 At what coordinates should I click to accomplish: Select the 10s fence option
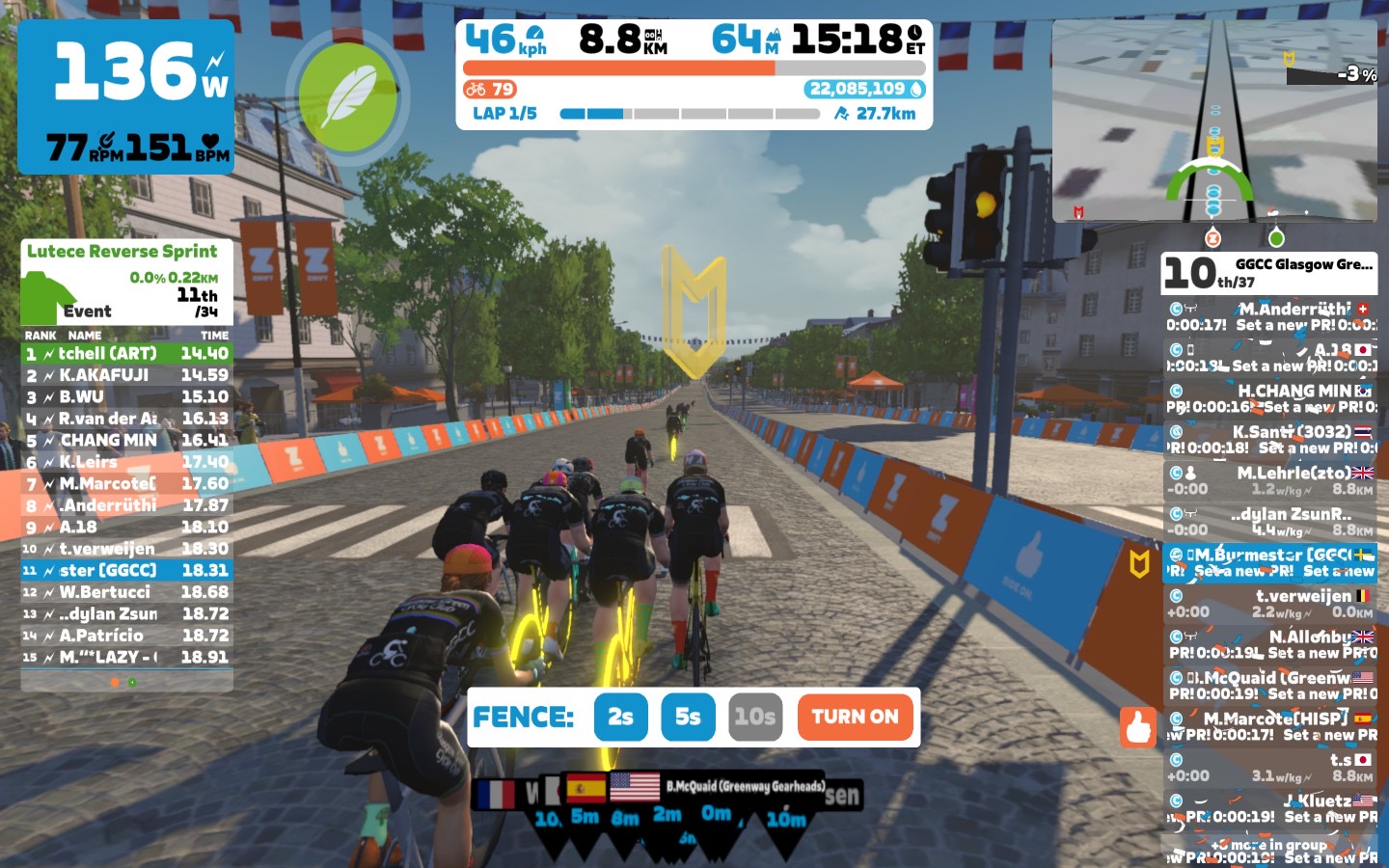754,717
